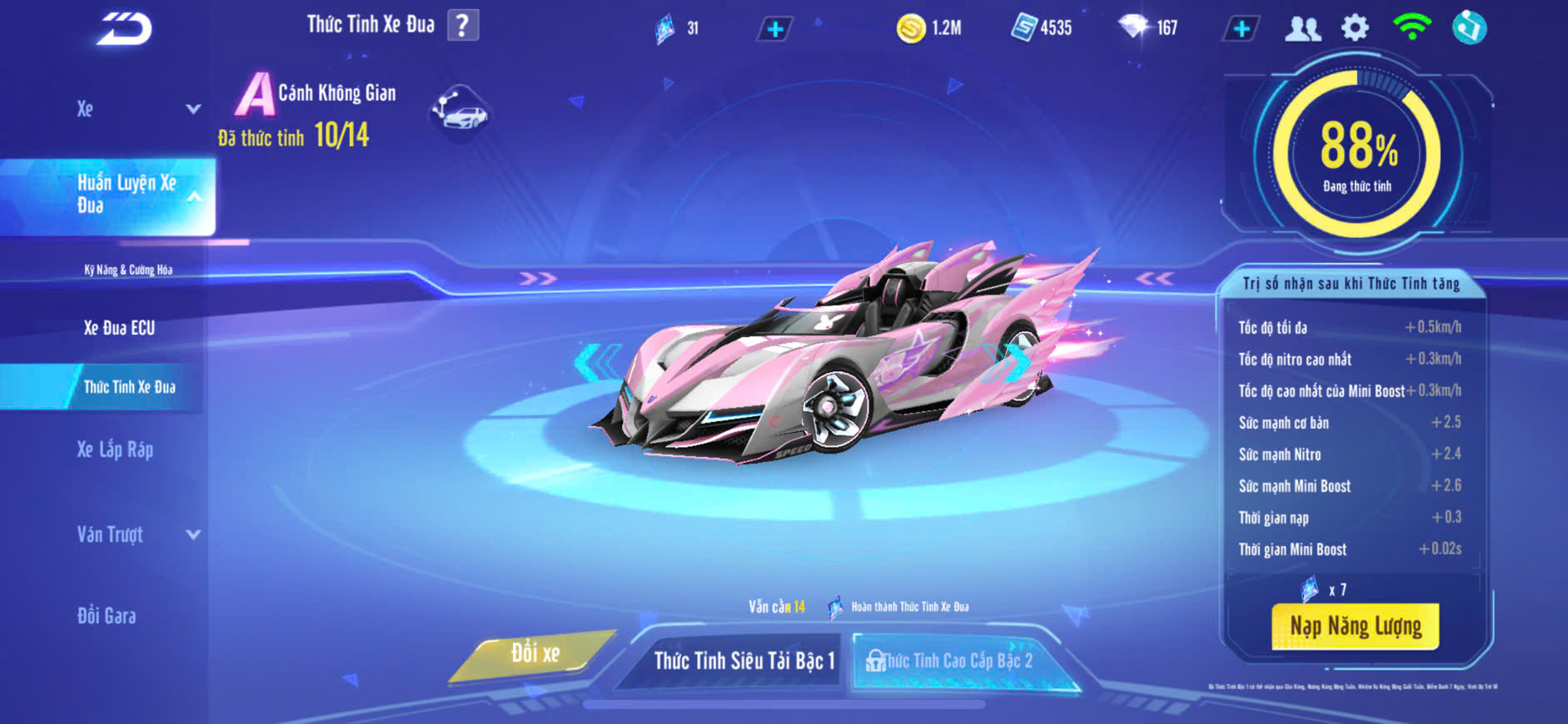Add more diamonds with the plus button

(x=1241, y=29)
